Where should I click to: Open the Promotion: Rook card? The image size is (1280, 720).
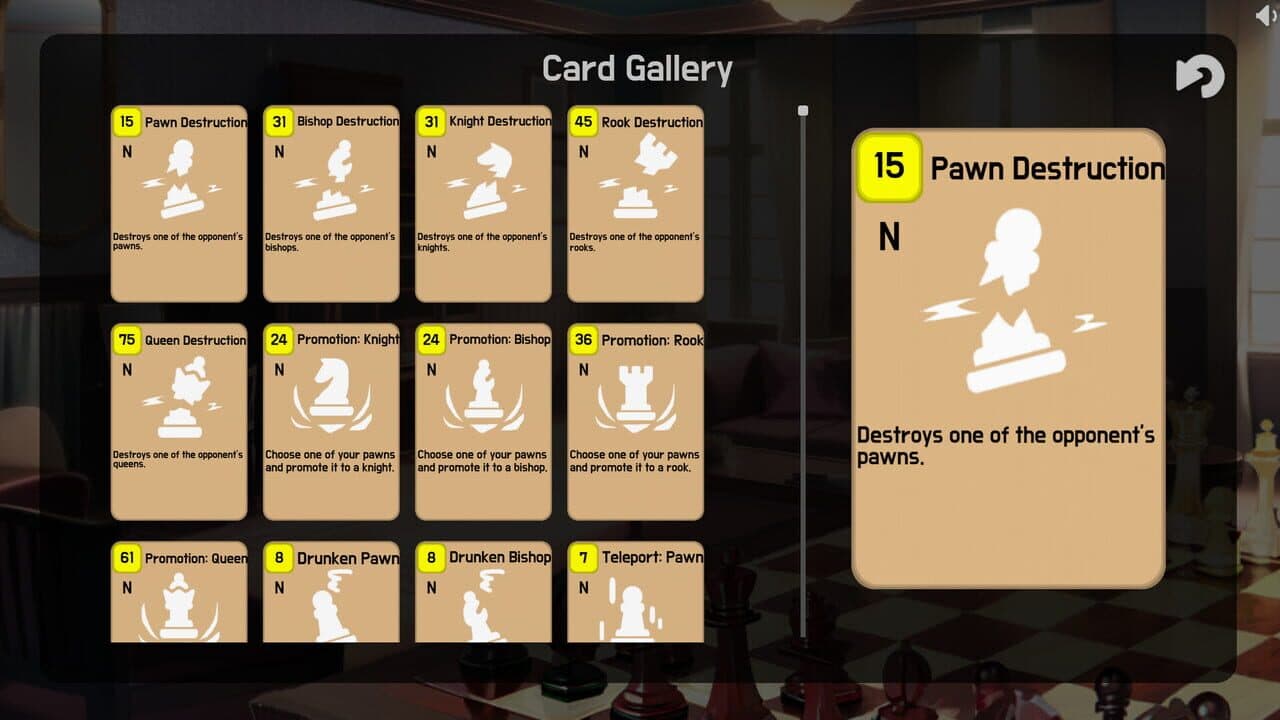pyautogui.click(x=635, y=420)
